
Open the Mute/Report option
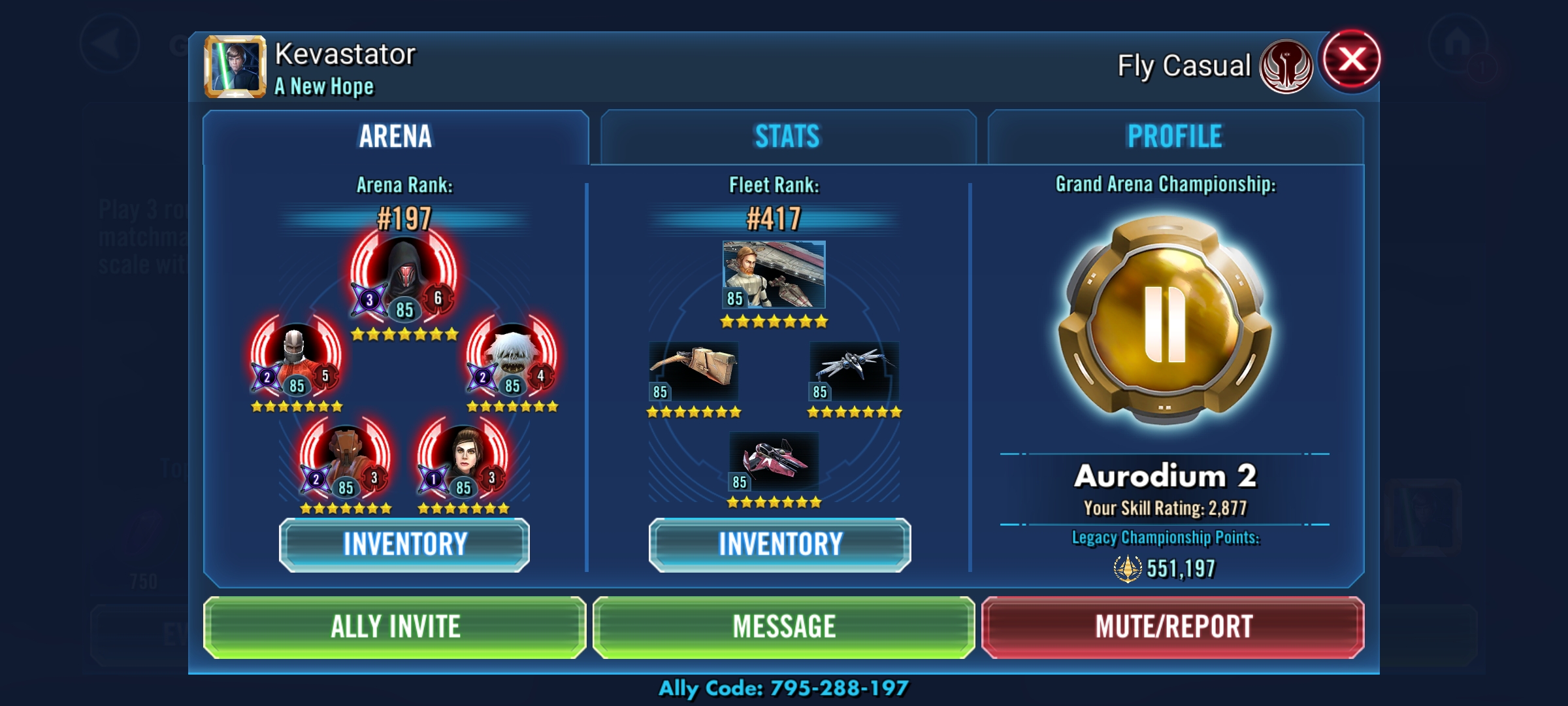[1173, 627]
